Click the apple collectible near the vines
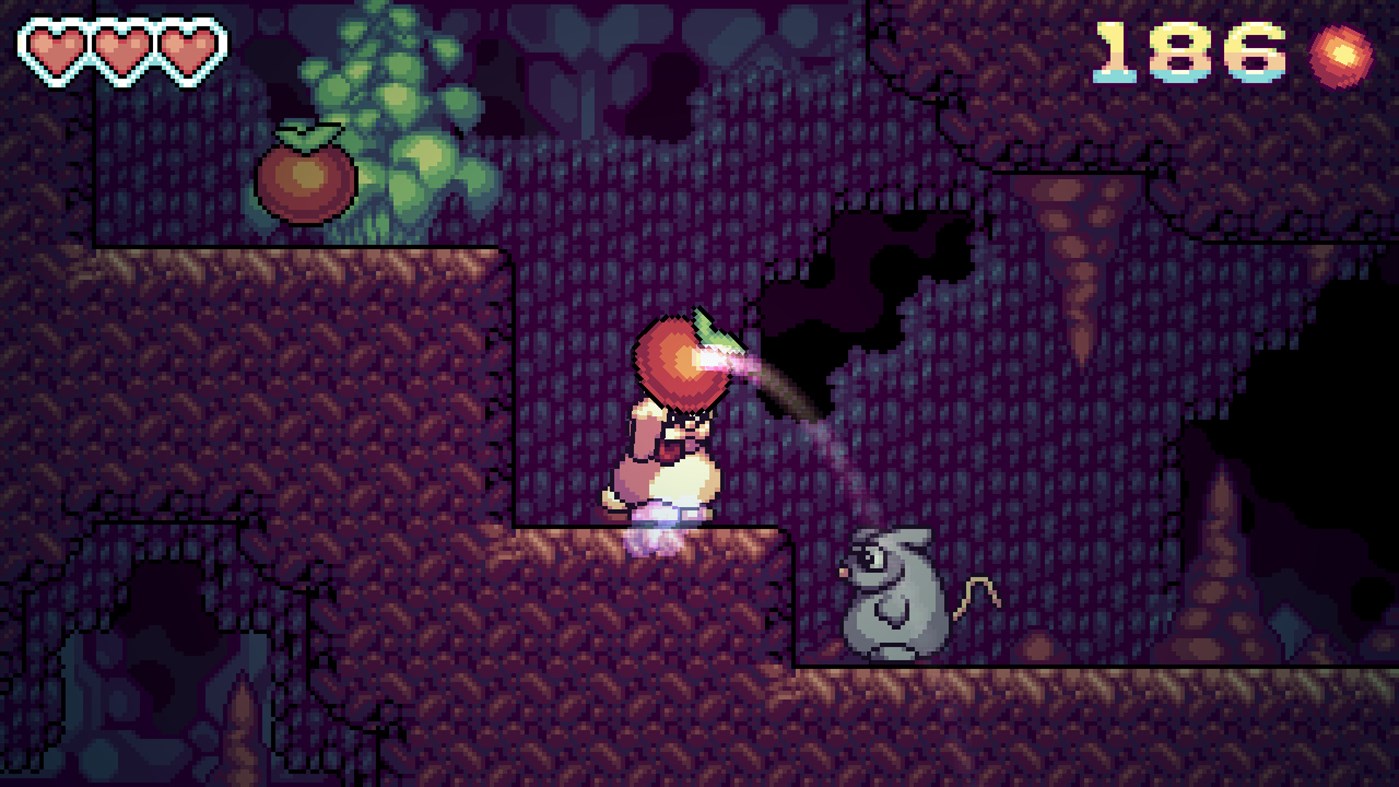 click(x=305, y=176)
